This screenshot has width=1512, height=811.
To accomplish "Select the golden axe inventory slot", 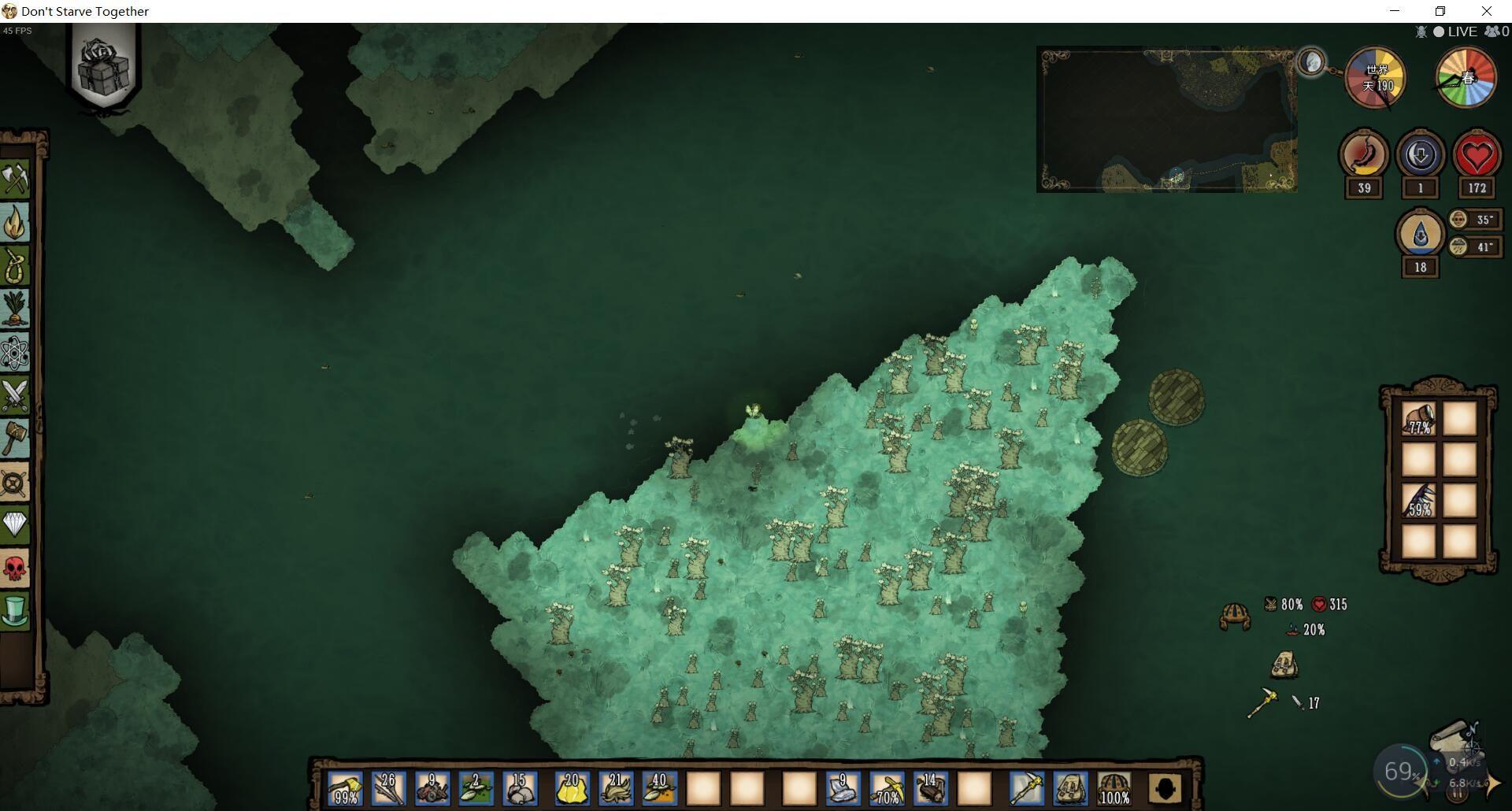I will click(x=345, y=788).
